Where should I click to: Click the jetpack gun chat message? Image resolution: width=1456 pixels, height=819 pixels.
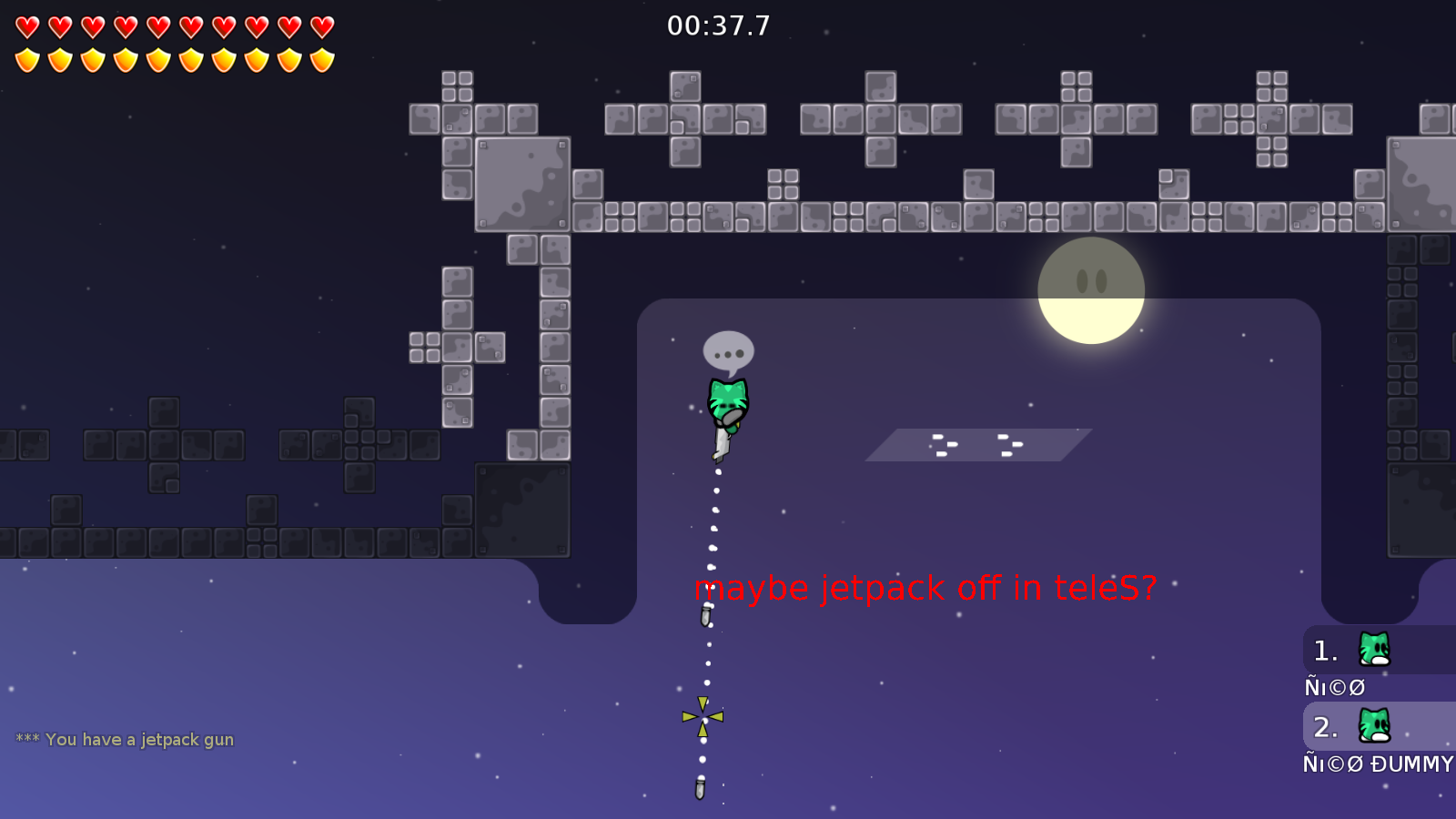126,739
